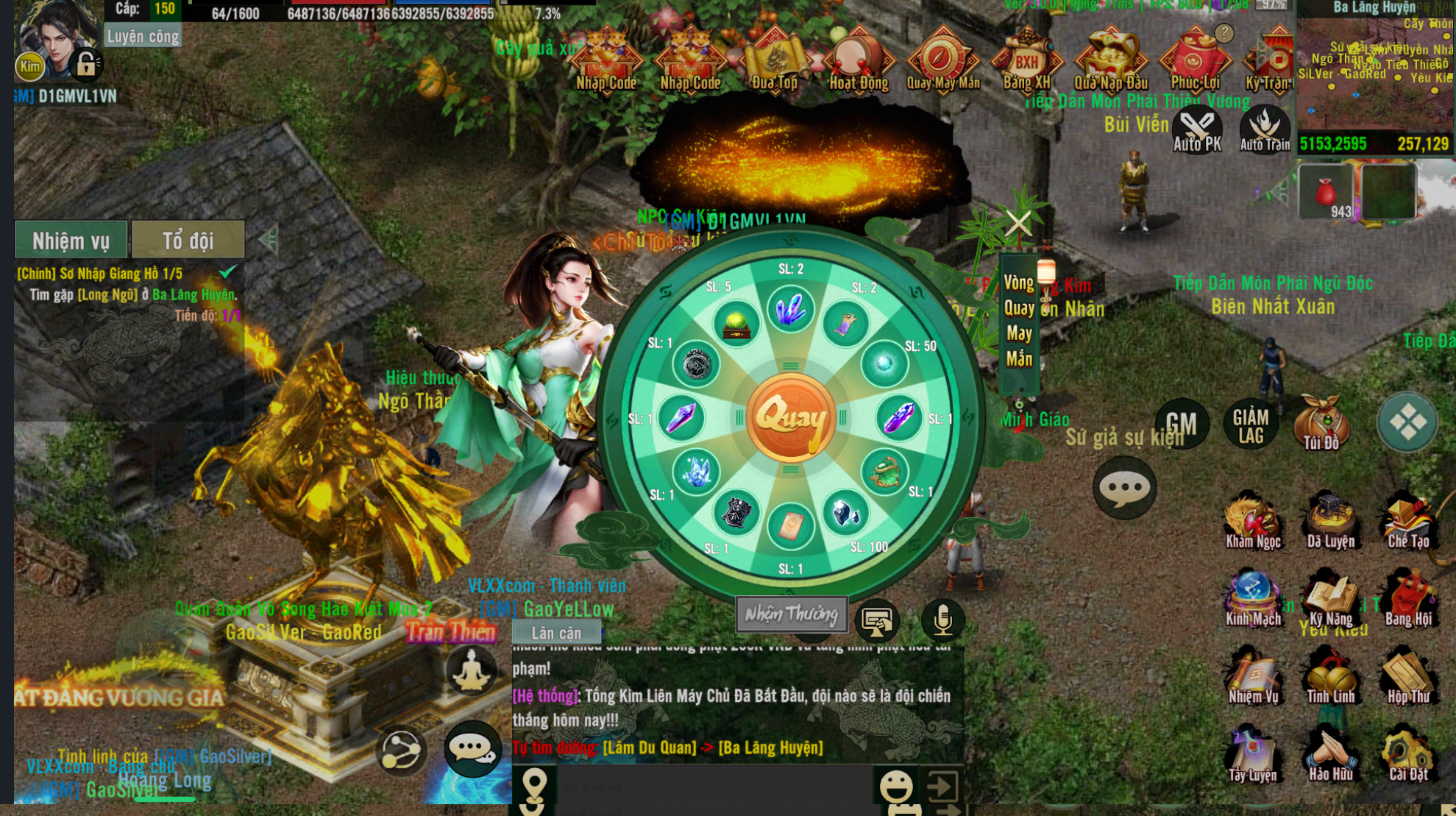The image size is (1456, 816).
Task: Open the Túi Đồ bag
Action: (x=1321, y=422)
